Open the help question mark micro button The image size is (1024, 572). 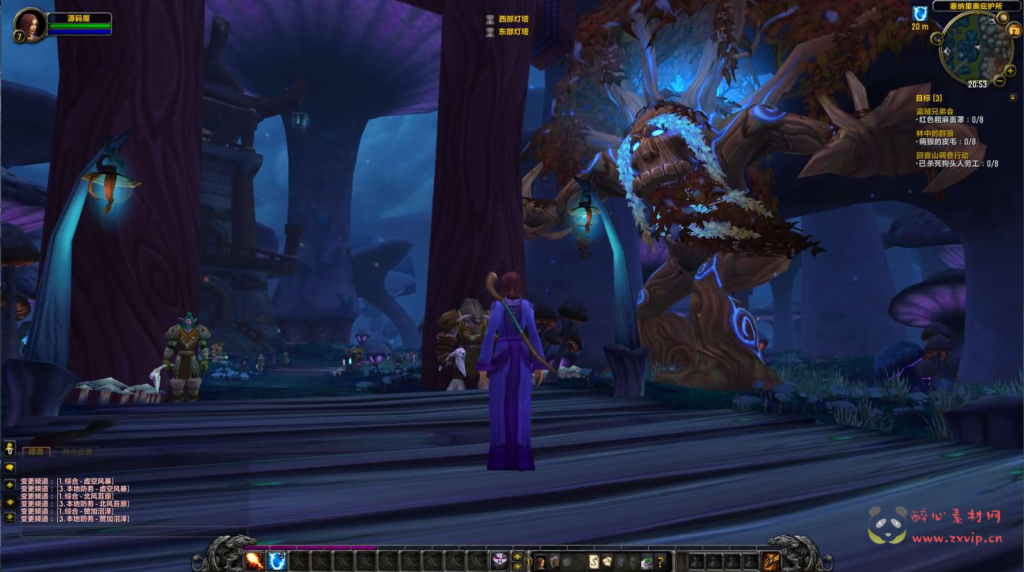click(x=659, y=561)
